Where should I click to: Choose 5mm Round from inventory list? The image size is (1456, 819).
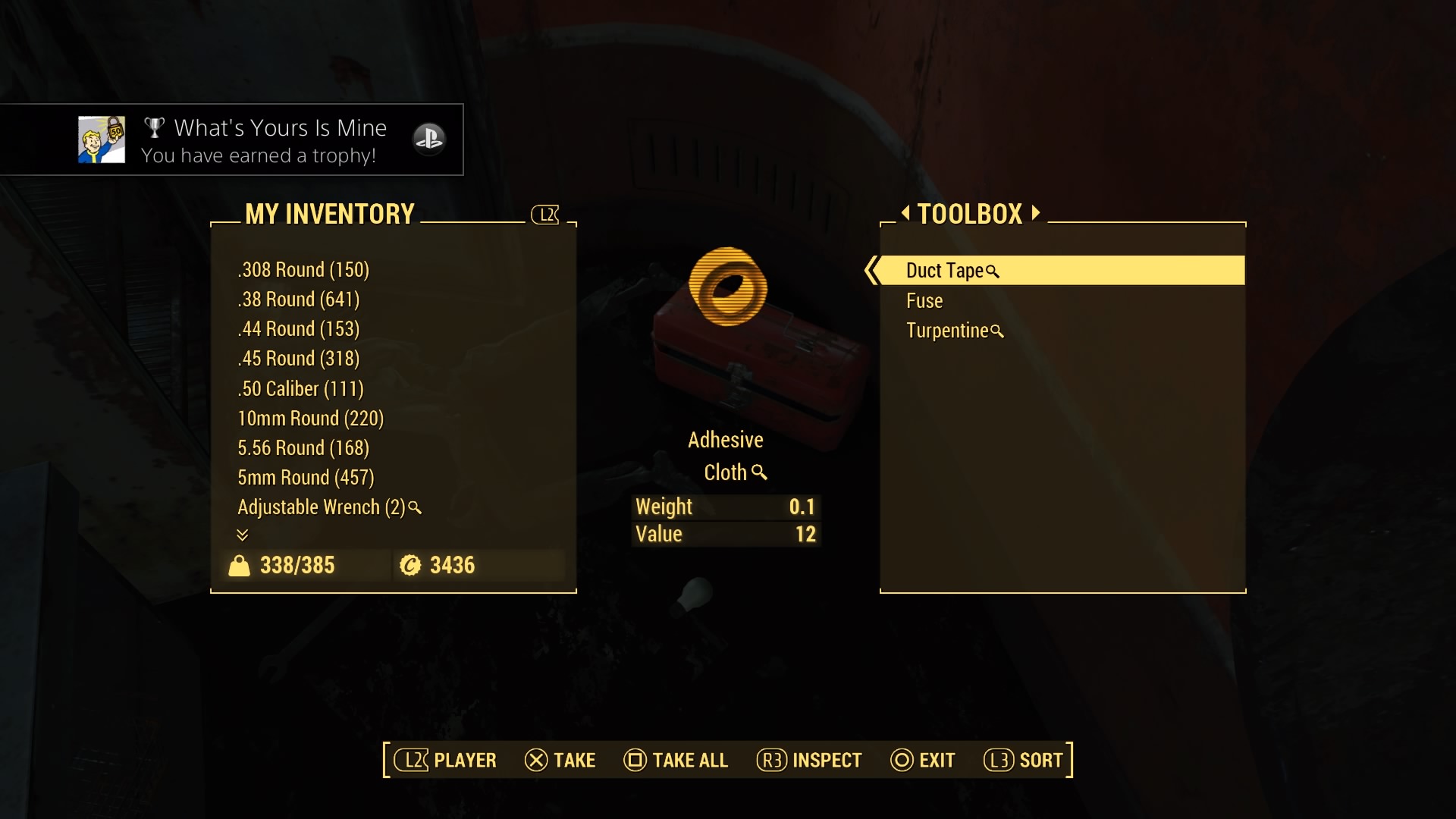point(306,478)
